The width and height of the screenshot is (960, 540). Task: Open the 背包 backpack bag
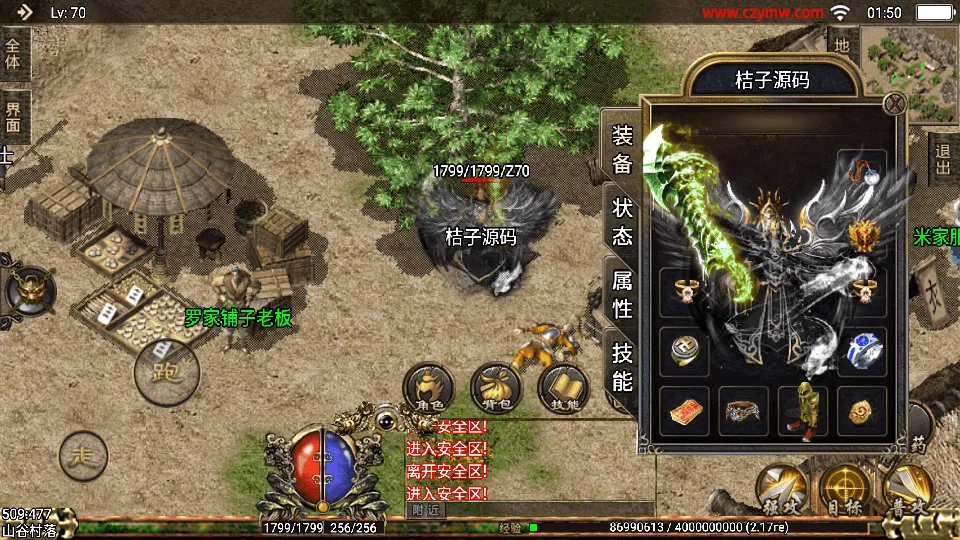point(497,388)
